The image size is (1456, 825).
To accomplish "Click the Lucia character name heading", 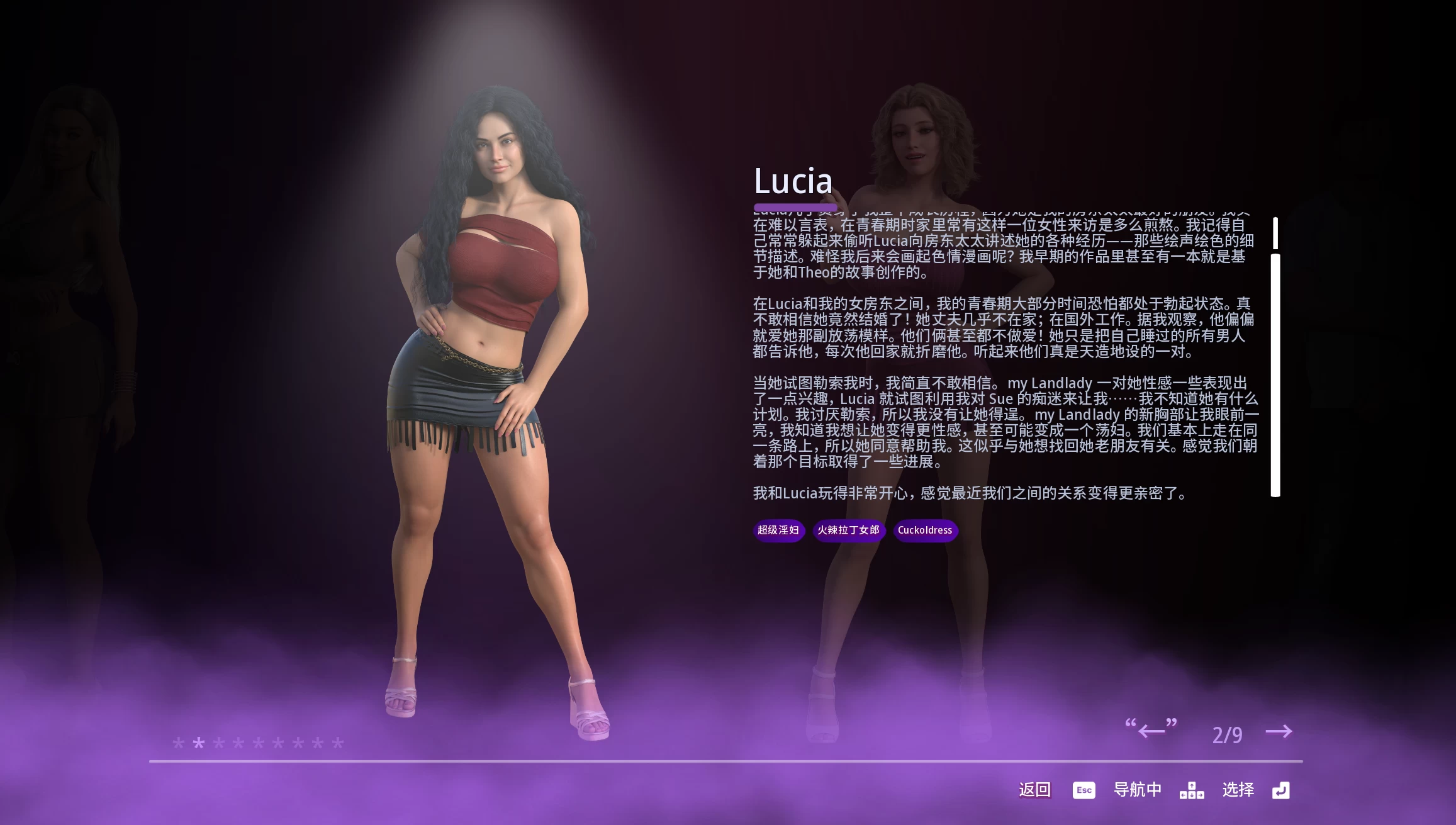I will click(793, 181).
